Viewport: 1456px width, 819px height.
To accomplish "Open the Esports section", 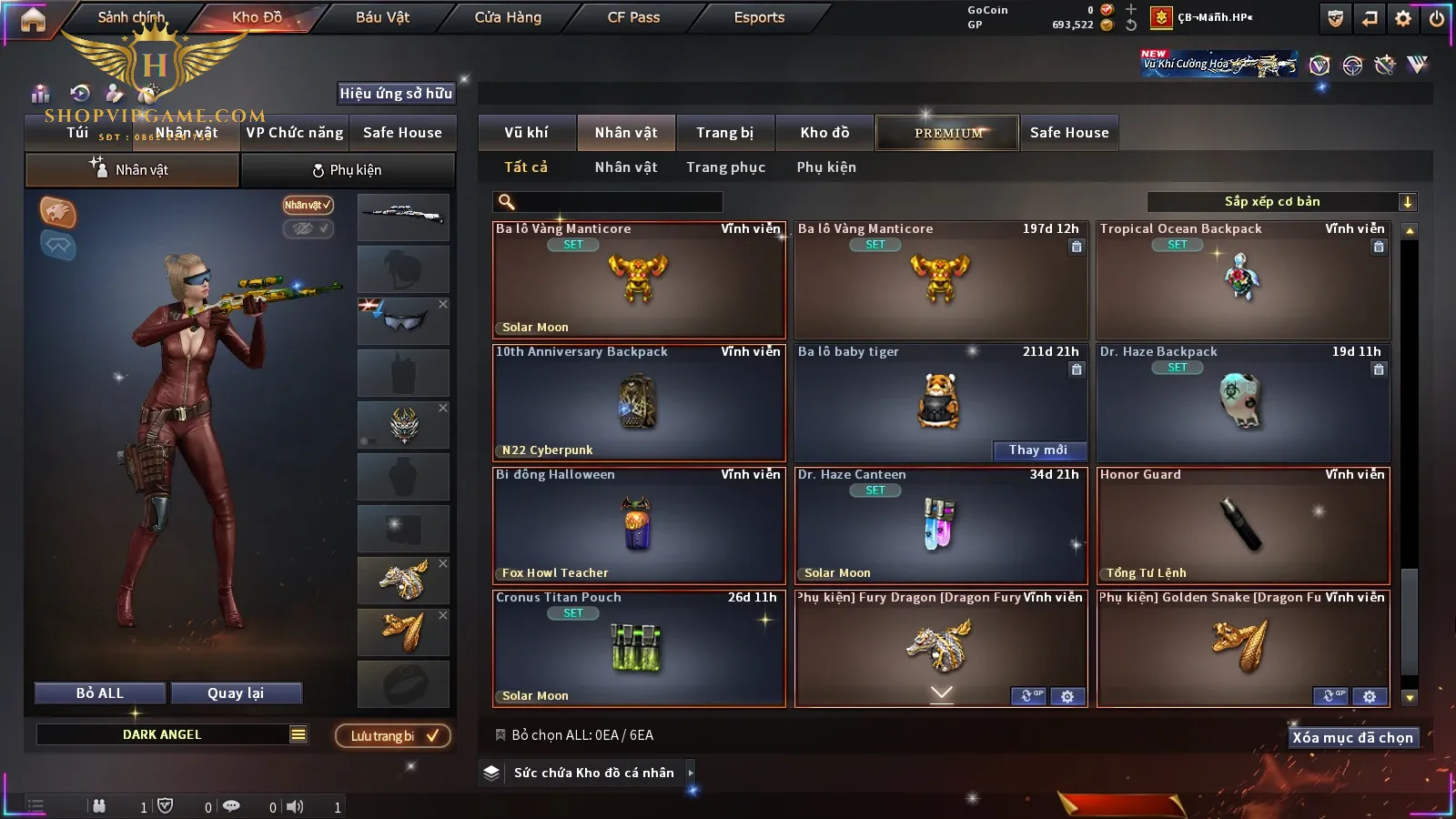I will coord(759,17).
